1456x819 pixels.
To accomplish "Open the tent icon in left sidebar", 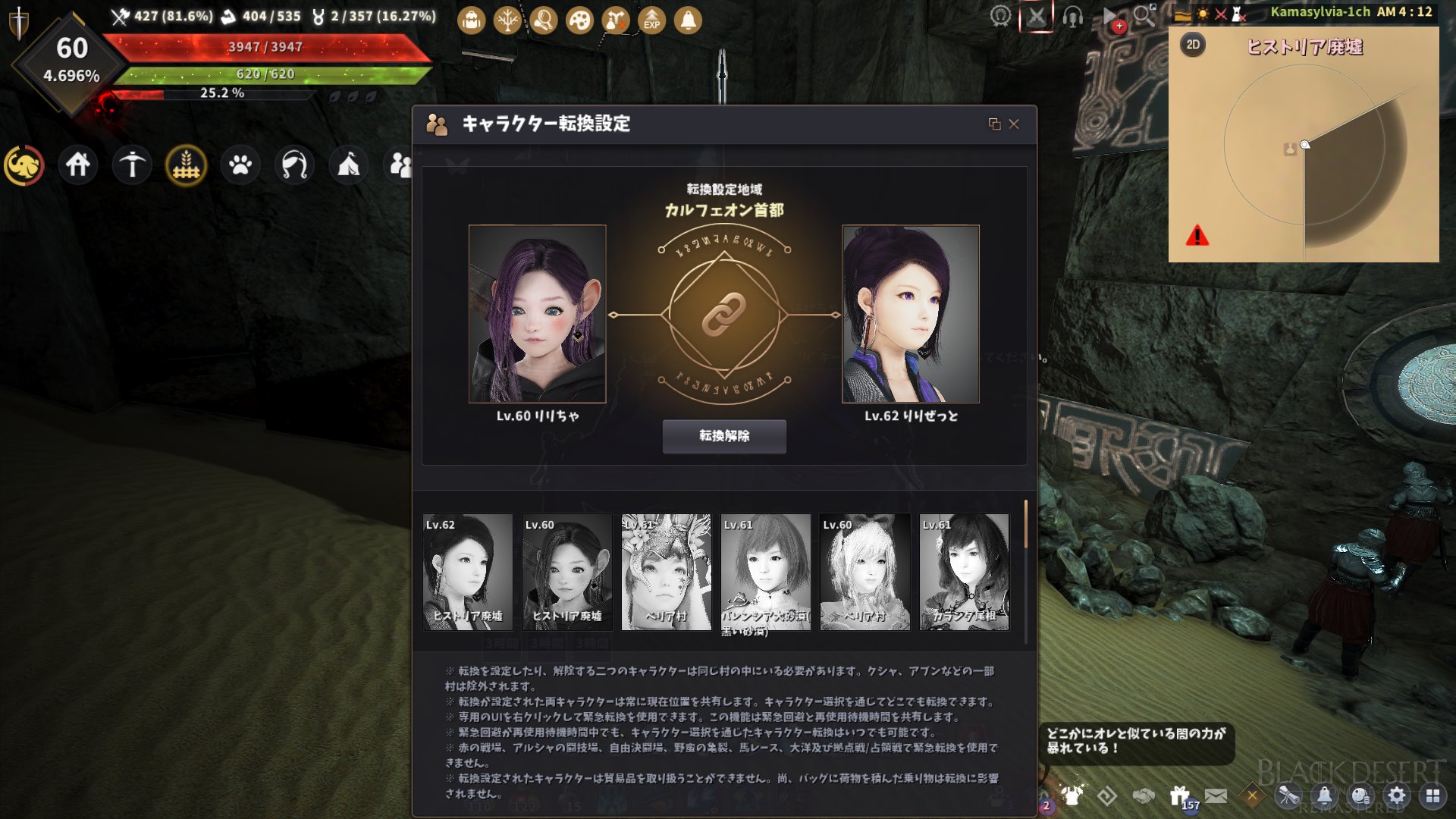I will [348, 165].
